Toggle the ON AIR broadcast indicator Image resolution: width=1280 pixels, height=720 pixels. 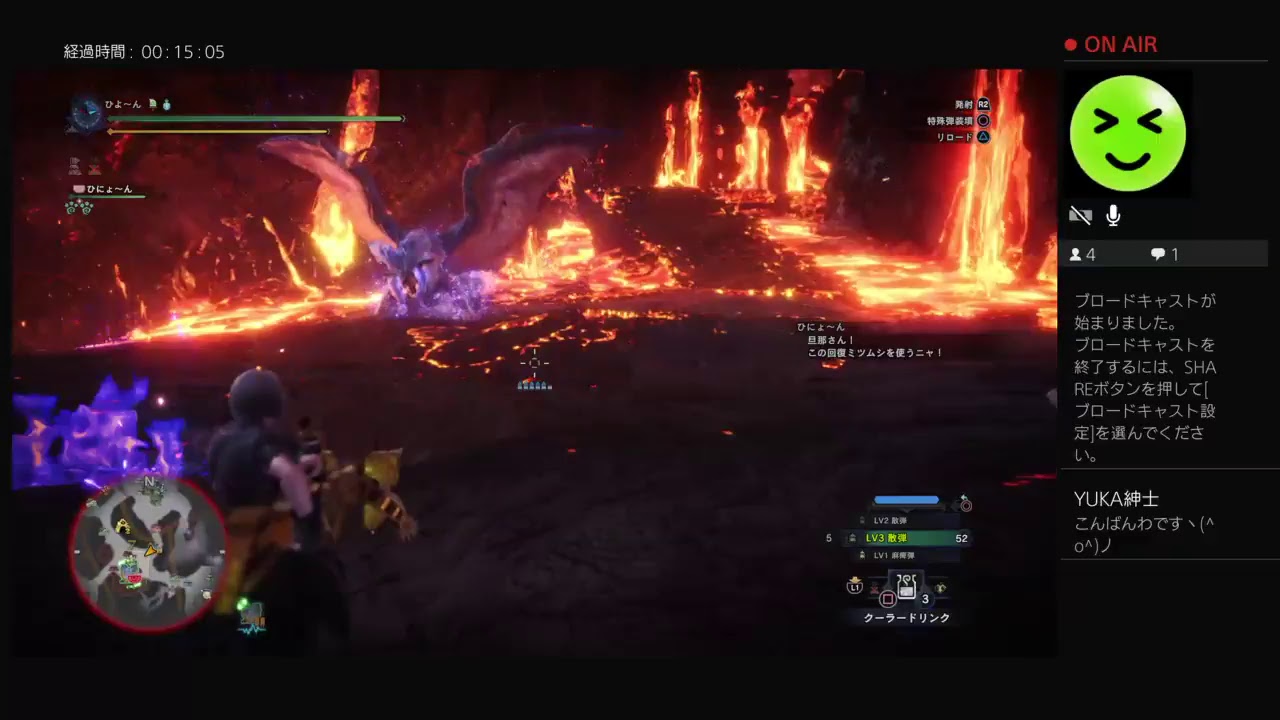click(x=1112, y=44)
